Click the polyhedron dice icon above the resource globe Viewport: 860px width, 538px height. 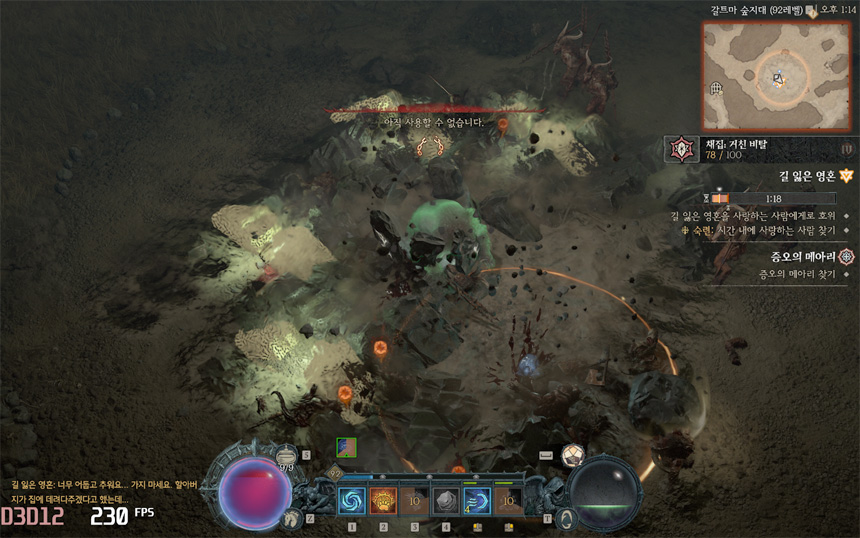pos(572,455)
